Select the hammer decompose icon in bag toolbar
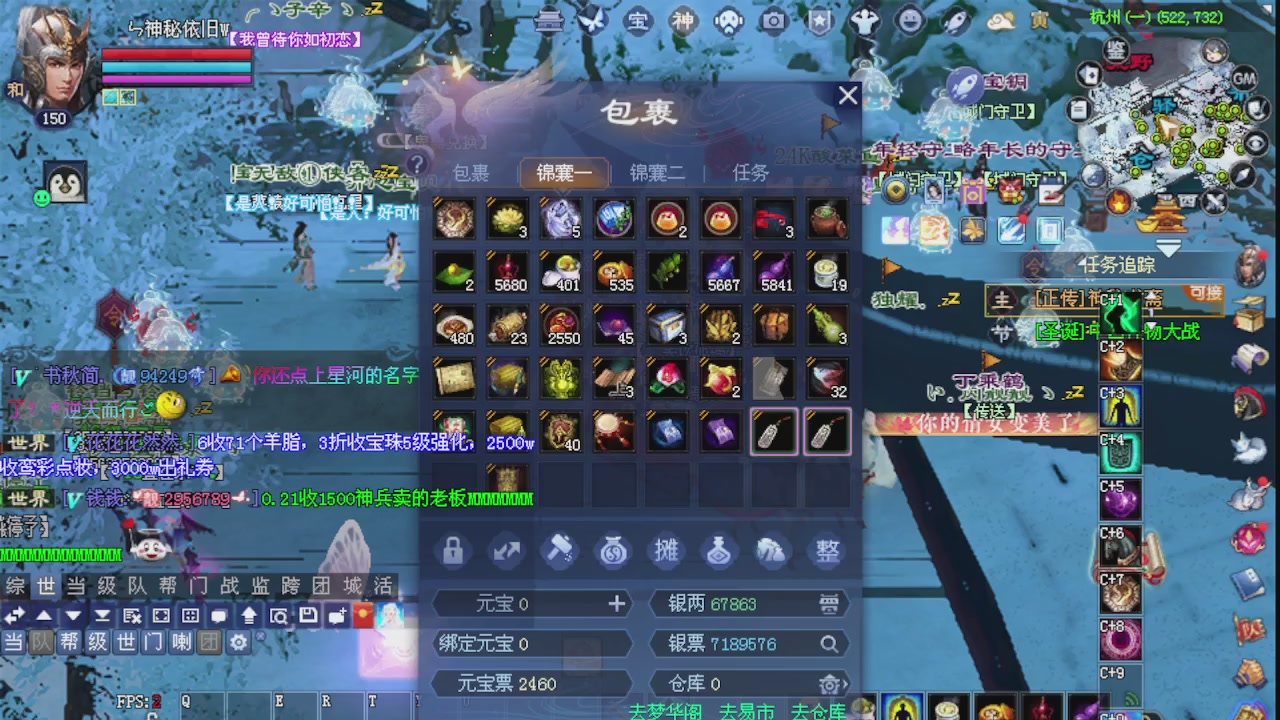Viewport: 1280px width, 720px height. coord(559,550)
